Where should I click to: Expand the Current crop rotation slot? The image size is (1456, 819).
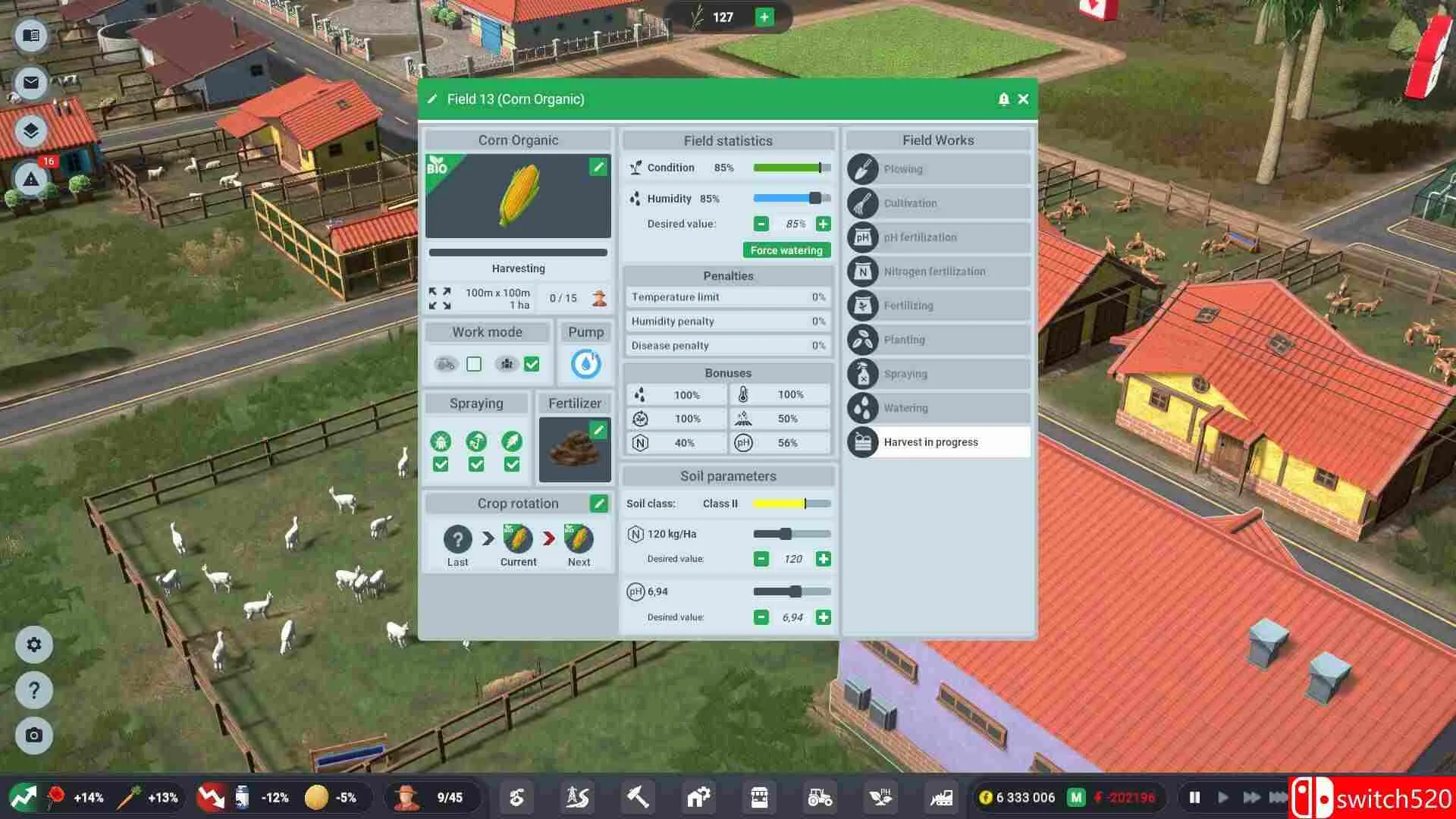point(518,536)
